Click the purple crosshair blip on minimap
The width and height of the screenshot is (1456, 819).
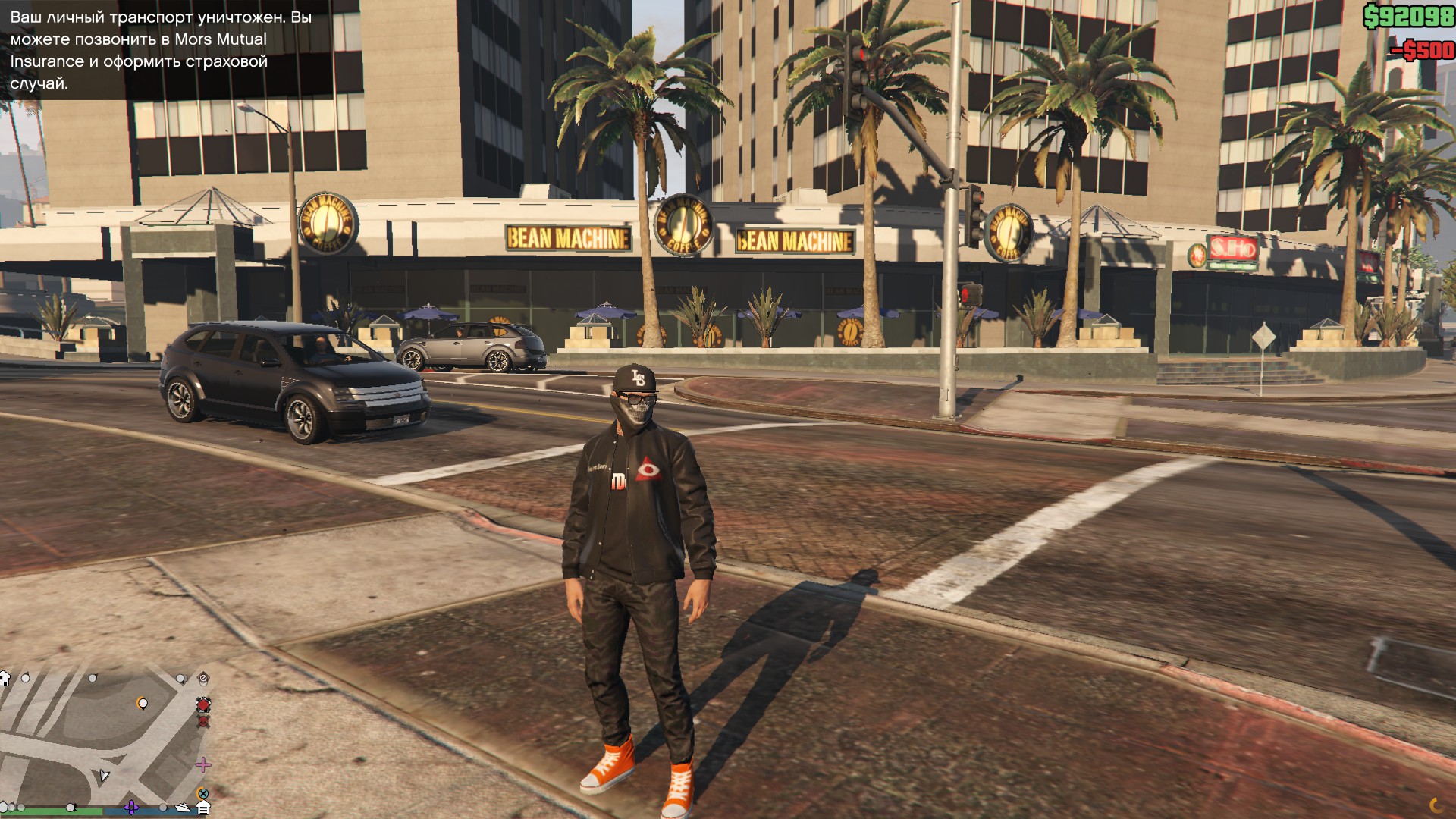(132, 807)
